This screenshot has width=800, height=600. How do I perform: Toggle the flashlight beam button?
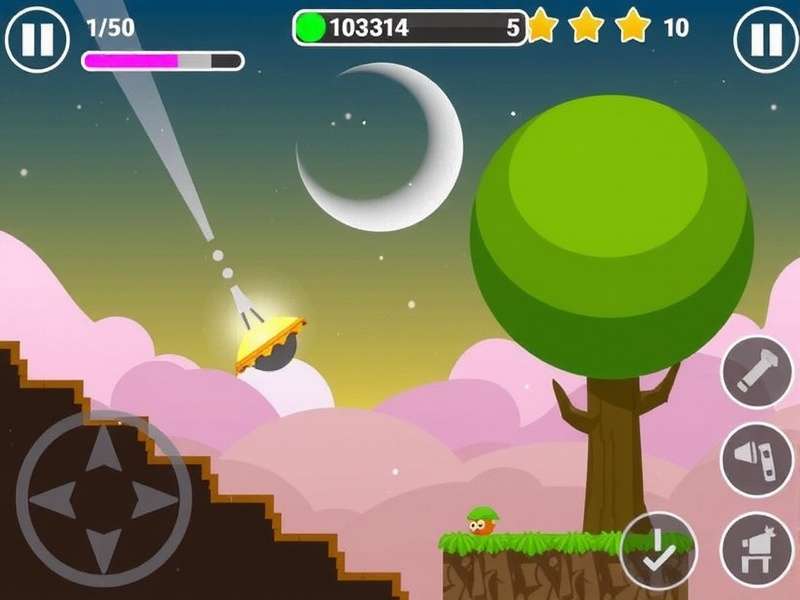757,373
